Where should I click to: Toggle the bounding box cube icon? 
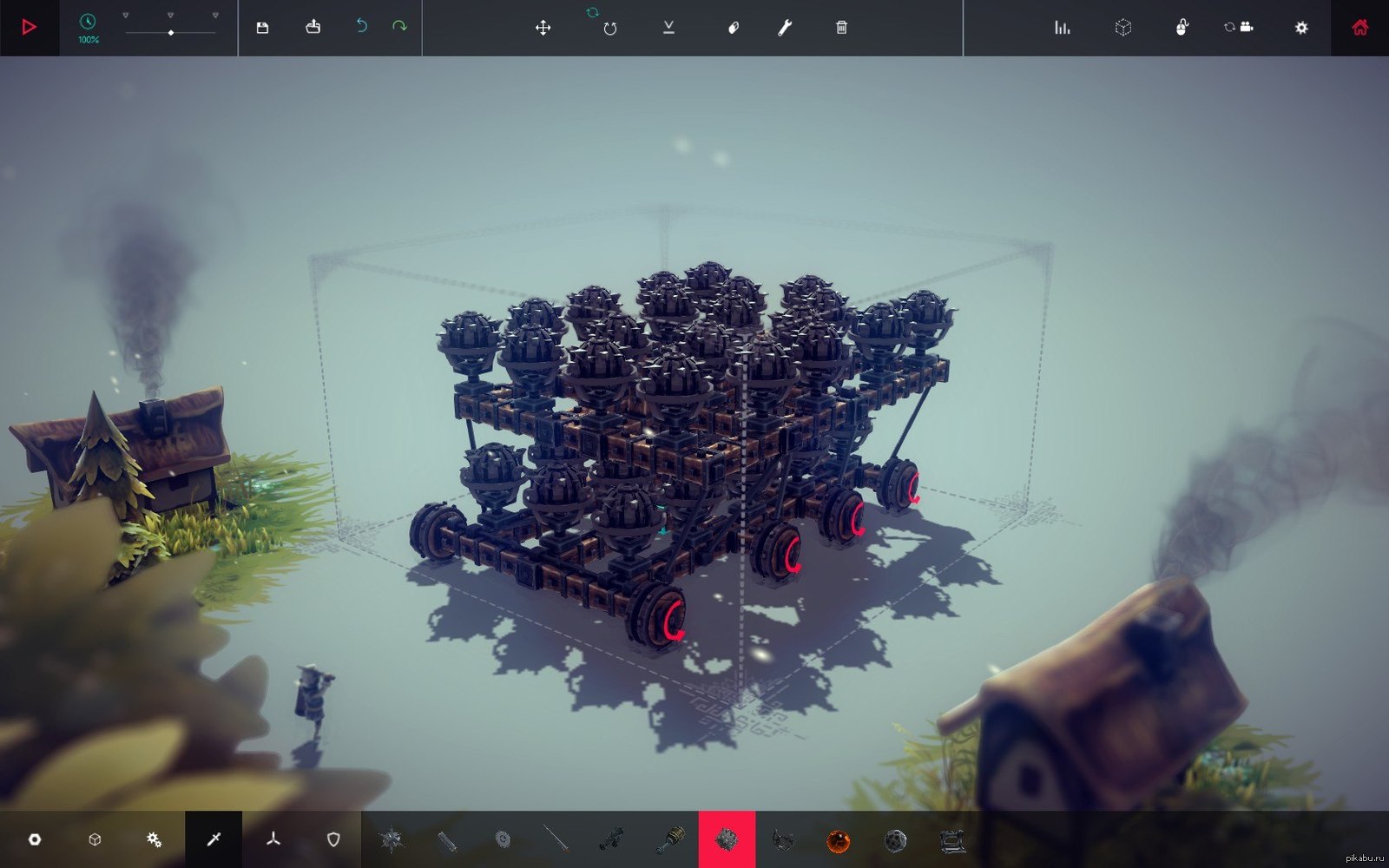point(1123,28)
